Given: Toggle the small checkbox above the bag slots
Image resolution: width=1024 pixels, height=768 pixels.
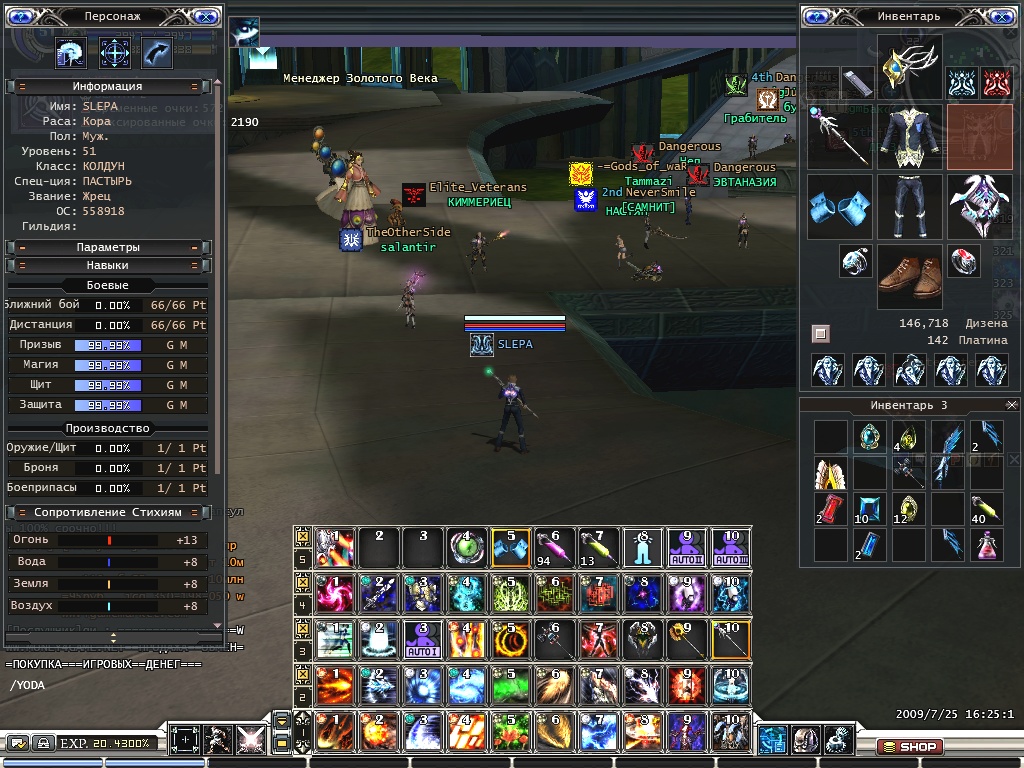Looking at the screenshot, I should click(820, 333).
